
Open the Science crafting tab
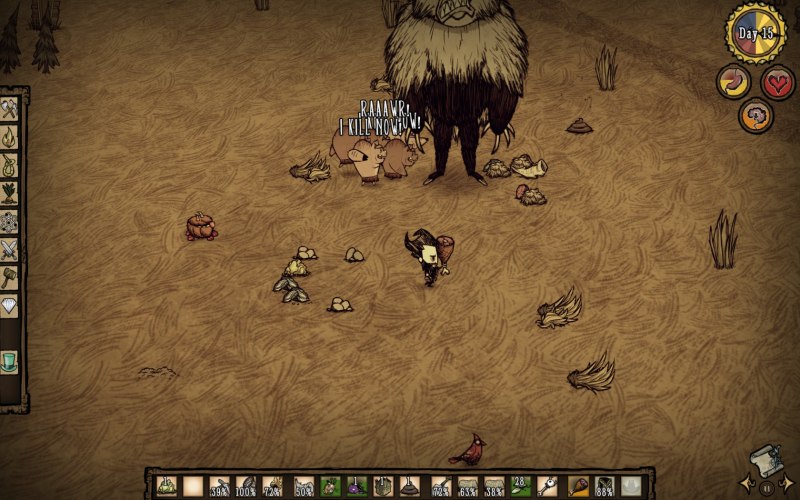pos(10,221)
